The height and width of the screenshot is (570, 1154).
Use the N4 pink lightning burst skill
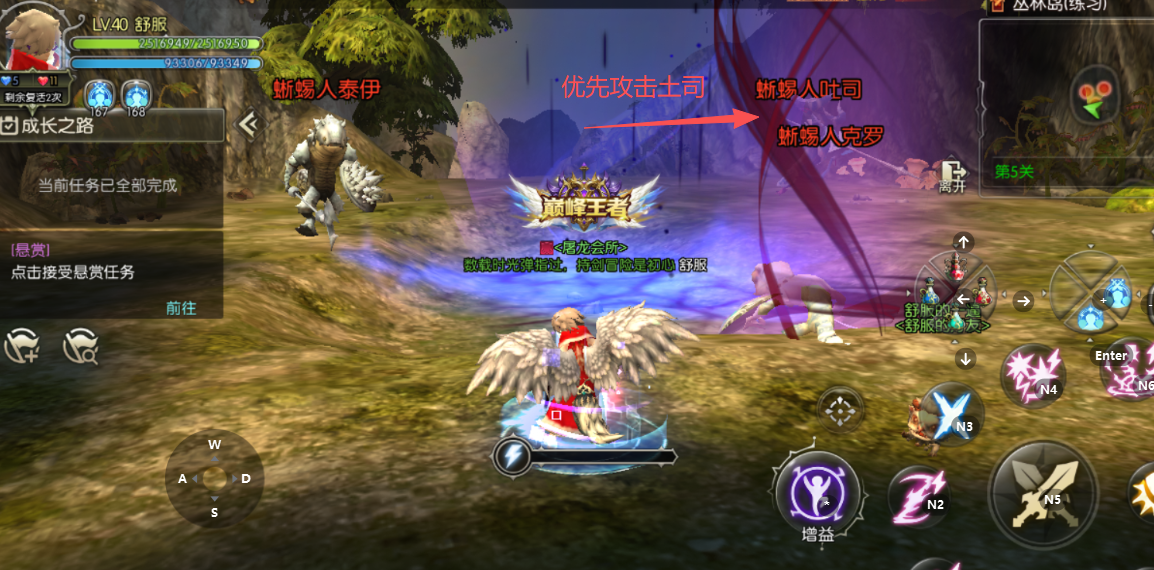tap(1031, 375)
